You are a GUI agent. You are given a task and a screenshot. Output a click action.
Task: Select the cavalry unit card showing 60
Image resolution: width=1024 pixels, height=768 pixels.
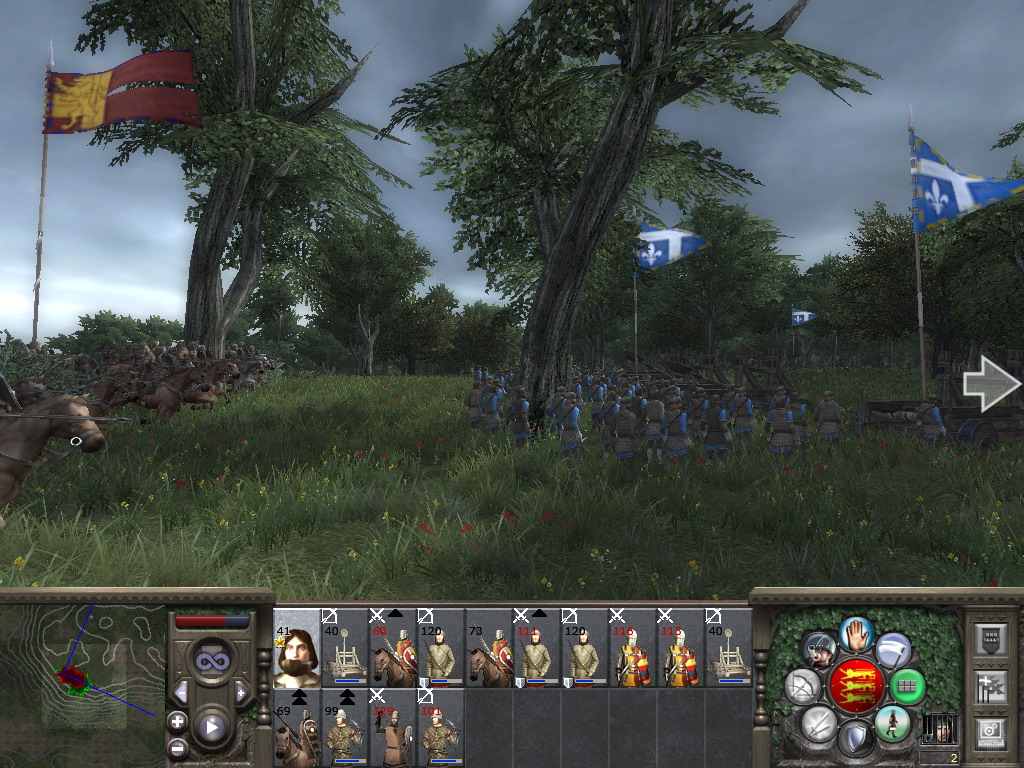coord(392,648)
